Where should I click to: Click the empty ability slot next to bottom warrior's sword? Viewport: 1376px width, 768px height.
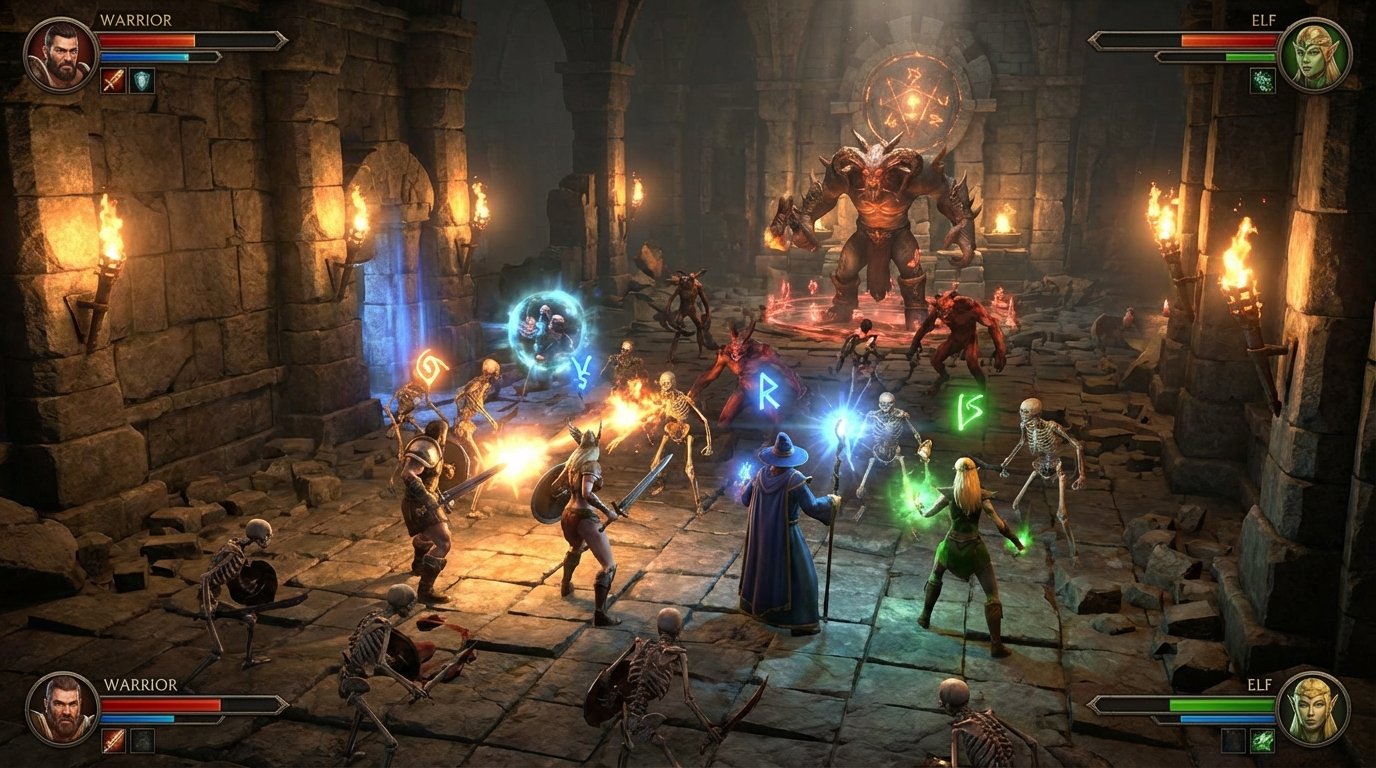(x=143, y=741)
